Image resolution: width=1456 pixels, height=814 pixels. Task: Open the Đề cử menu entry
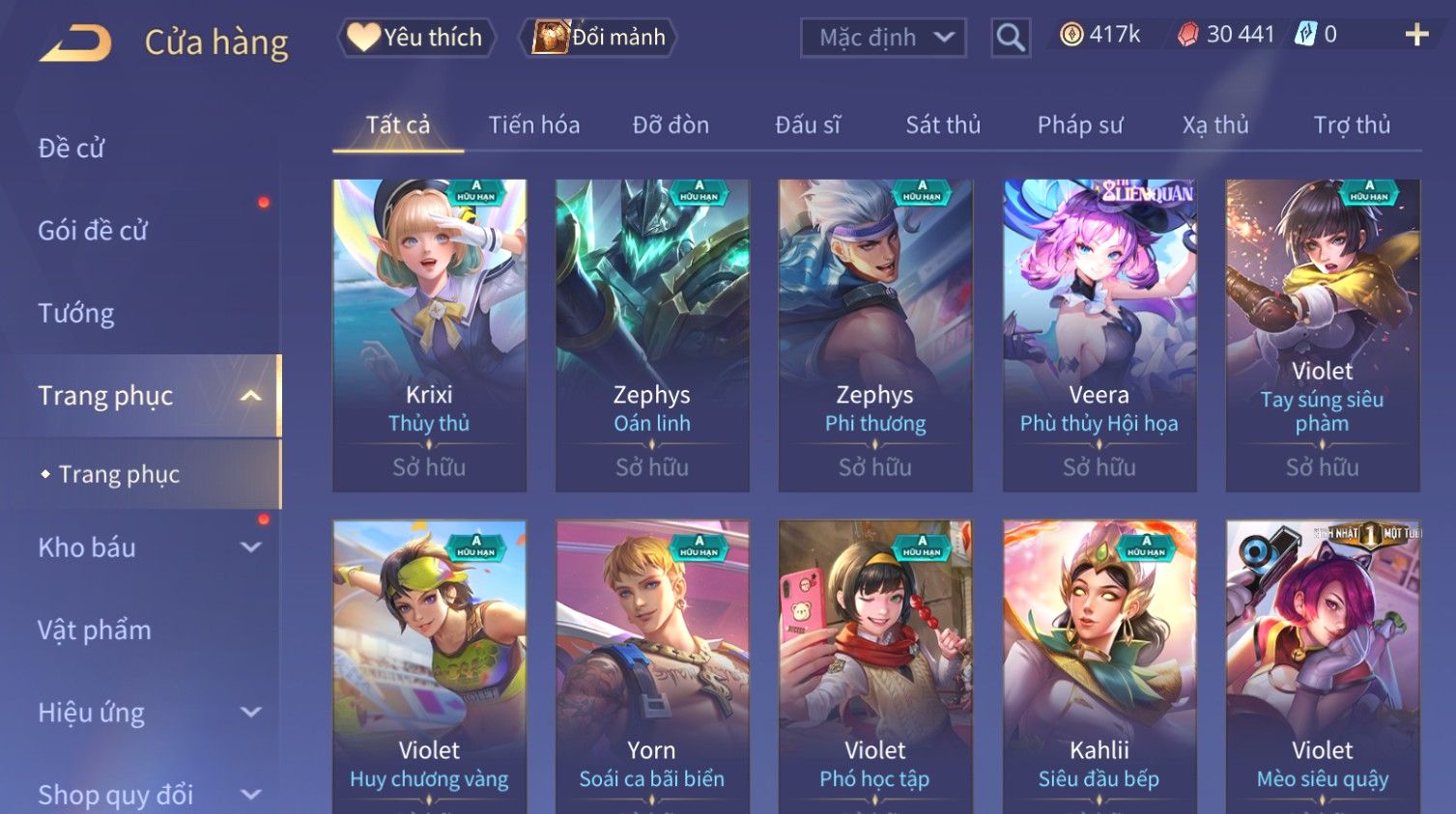pyautogui.click(x=71, y=148)
